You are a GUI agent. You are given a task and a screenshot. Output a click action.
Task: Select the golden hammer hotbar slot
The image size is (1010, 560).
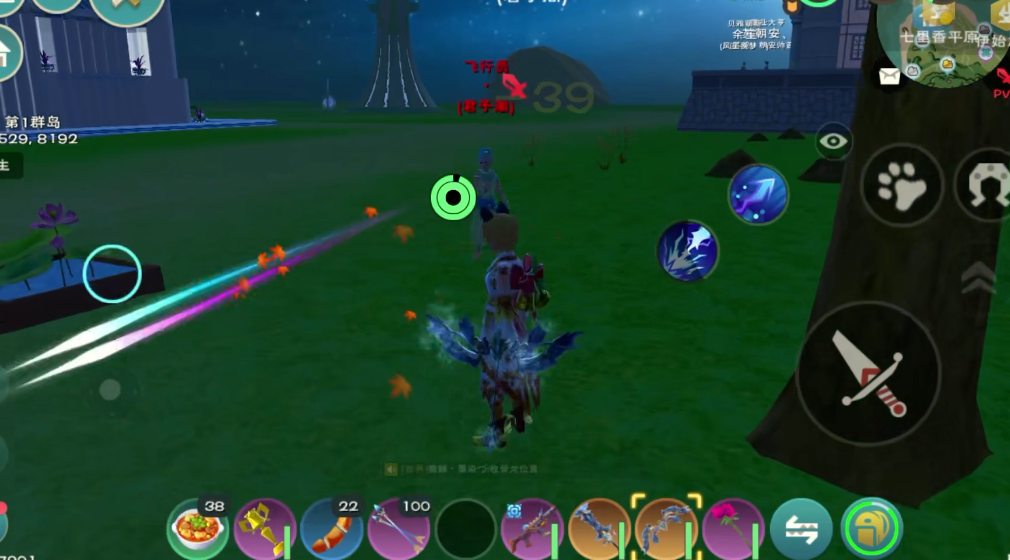coord(265,530)
